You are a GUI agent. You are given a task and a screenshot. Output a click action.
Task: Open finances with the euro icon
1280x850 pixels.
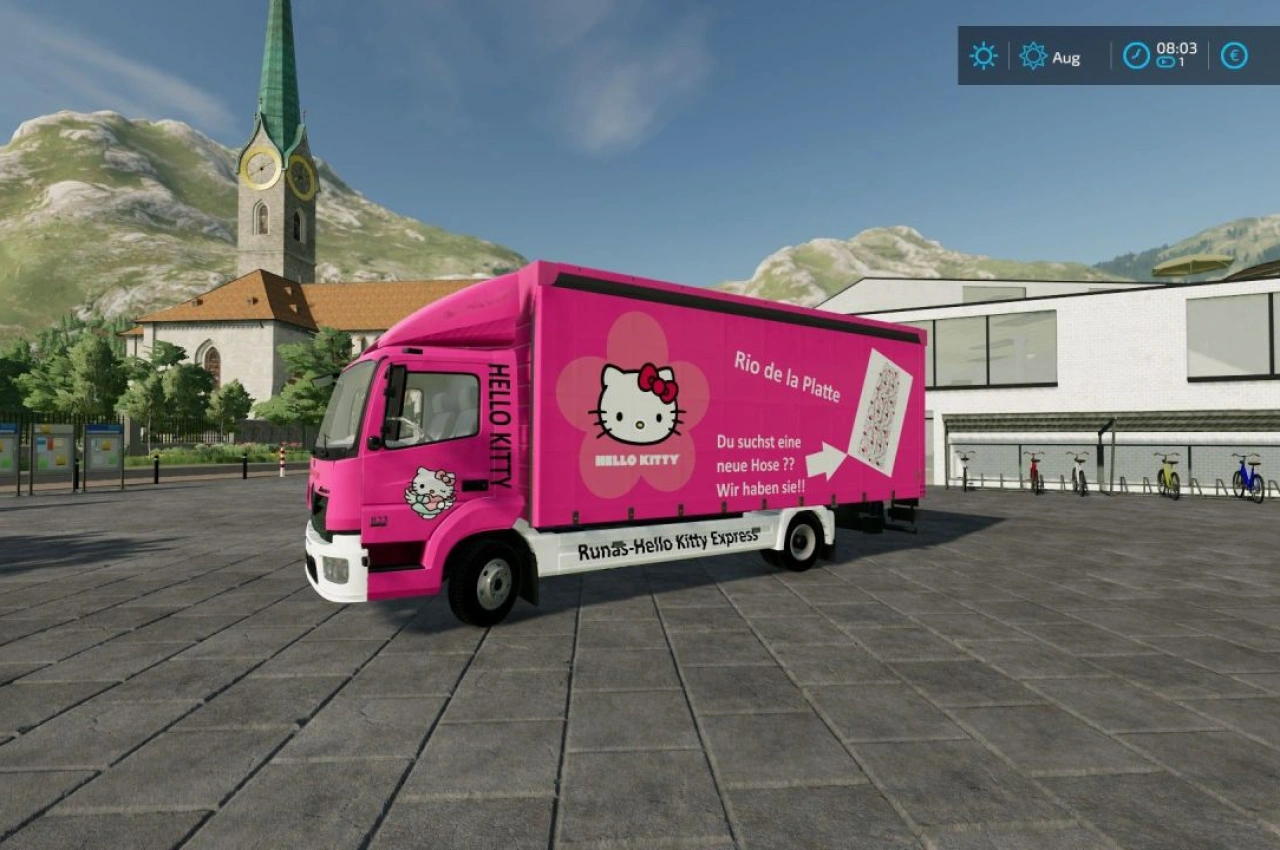(1233, 57)
